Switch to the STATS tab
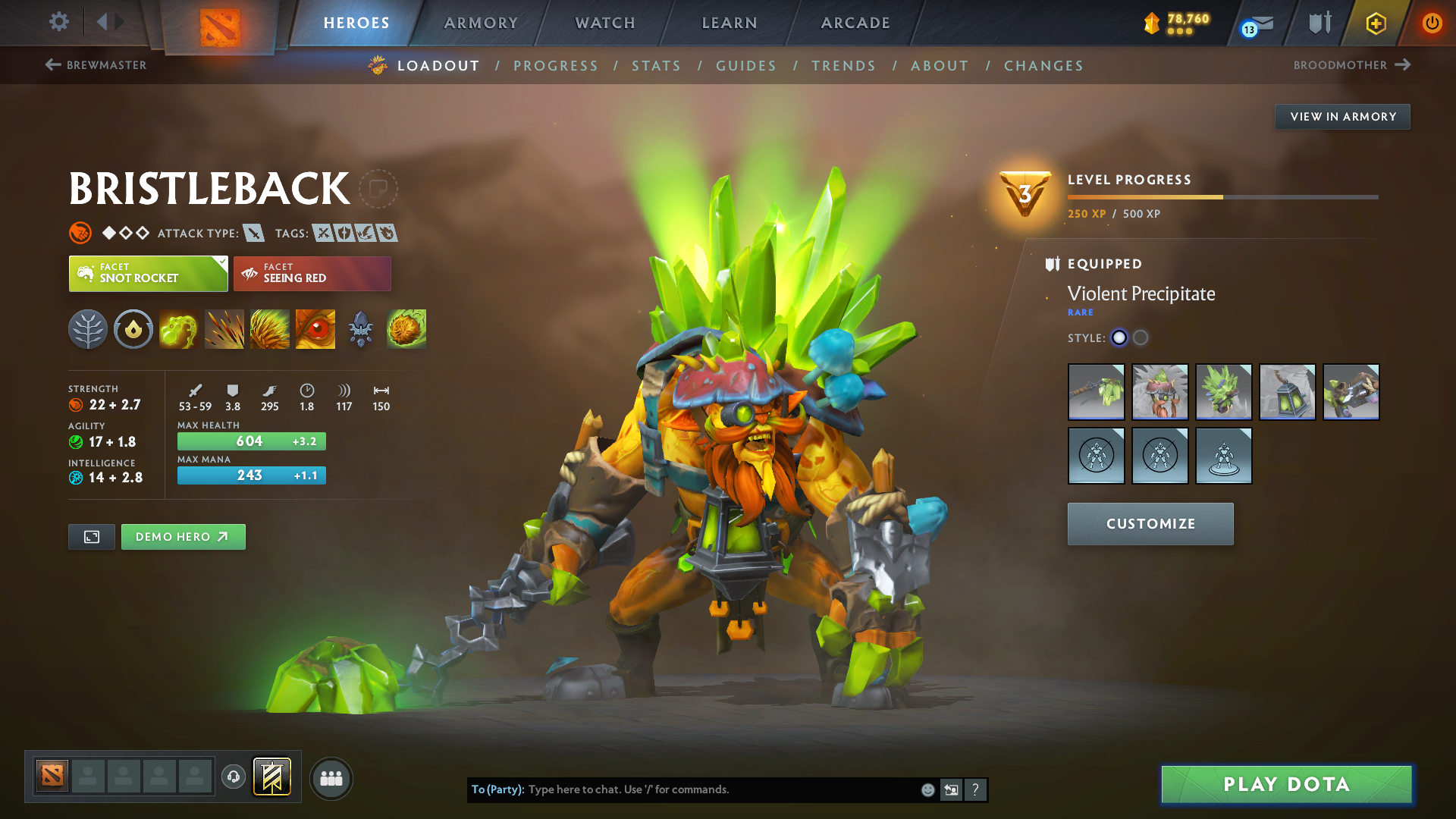The height and width of the screenshot is (819, 1456). [x=656, y=65]
